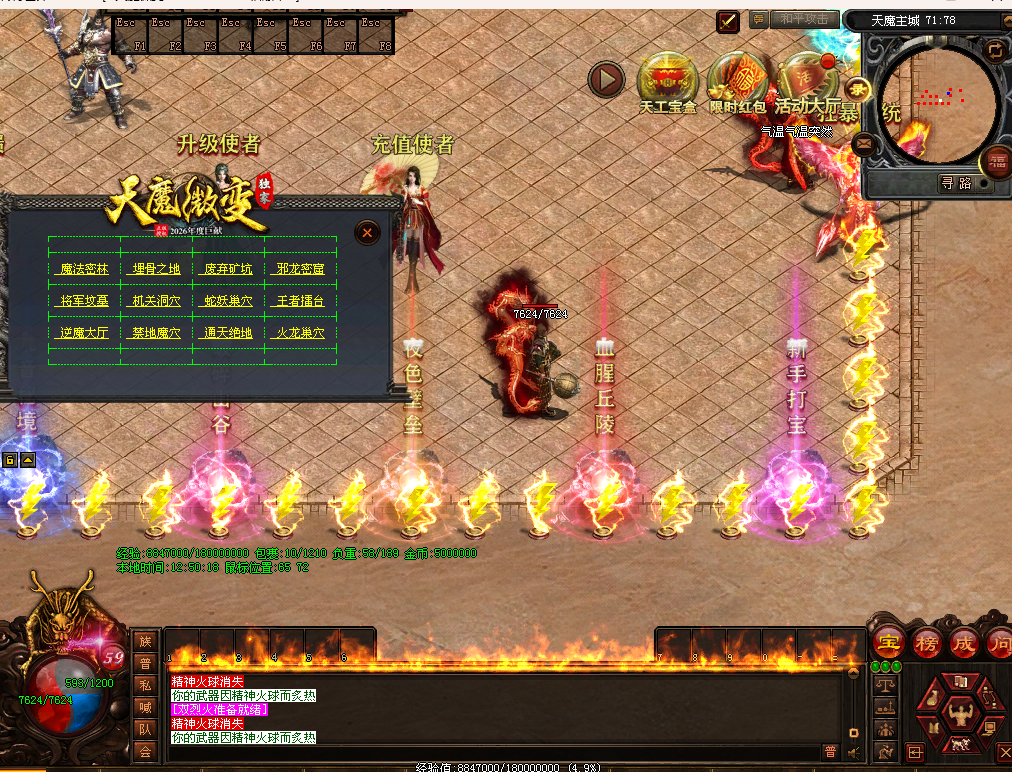This screenshot has width=1012, height=772.
Task: Open the 宝 treasure menu button
Action: (x=886, y=643)
